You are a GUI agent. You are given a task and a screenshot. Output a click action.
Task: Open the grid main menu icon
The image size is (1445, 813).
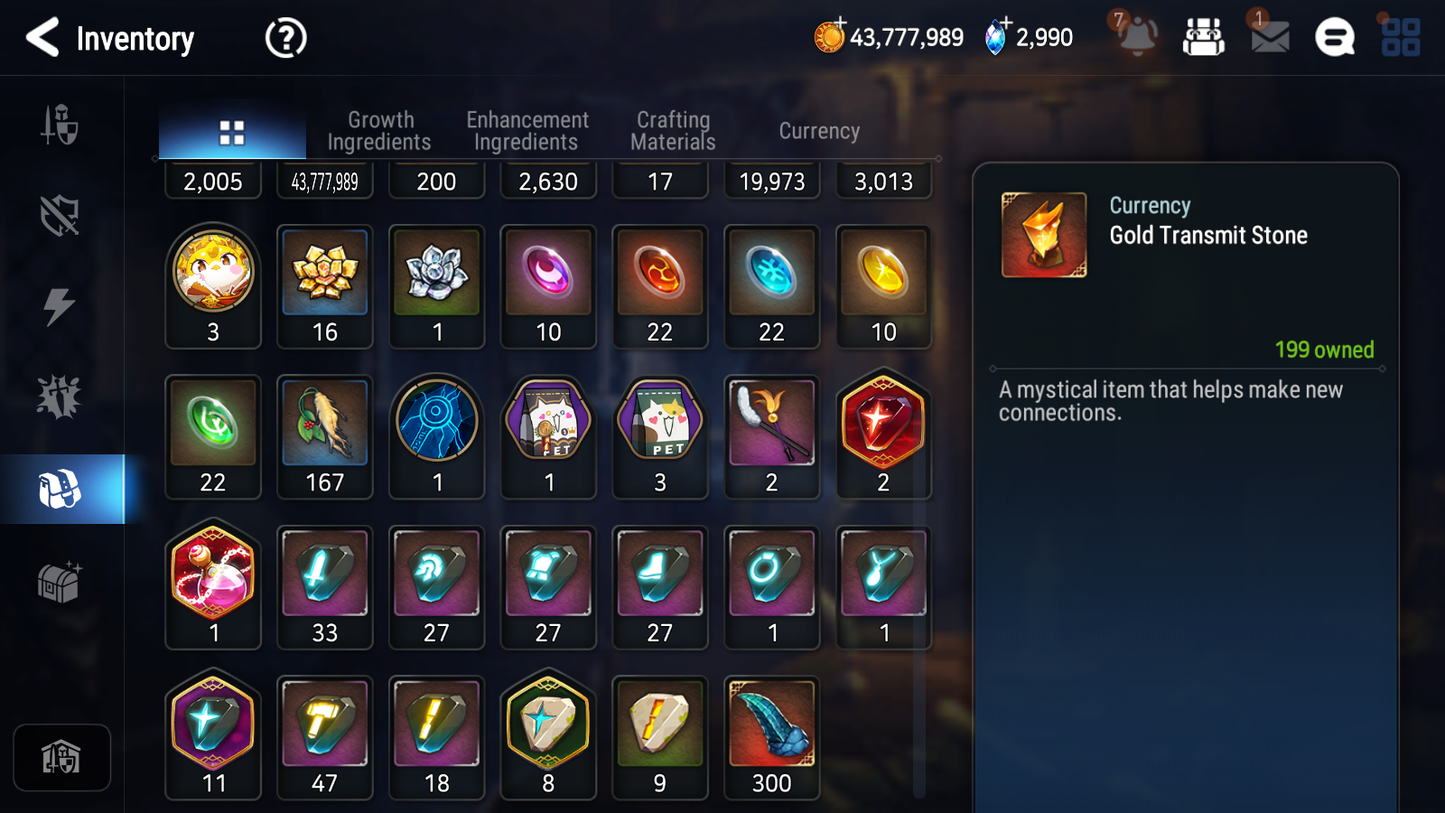pyautogui.click(x=1400, y=37)
